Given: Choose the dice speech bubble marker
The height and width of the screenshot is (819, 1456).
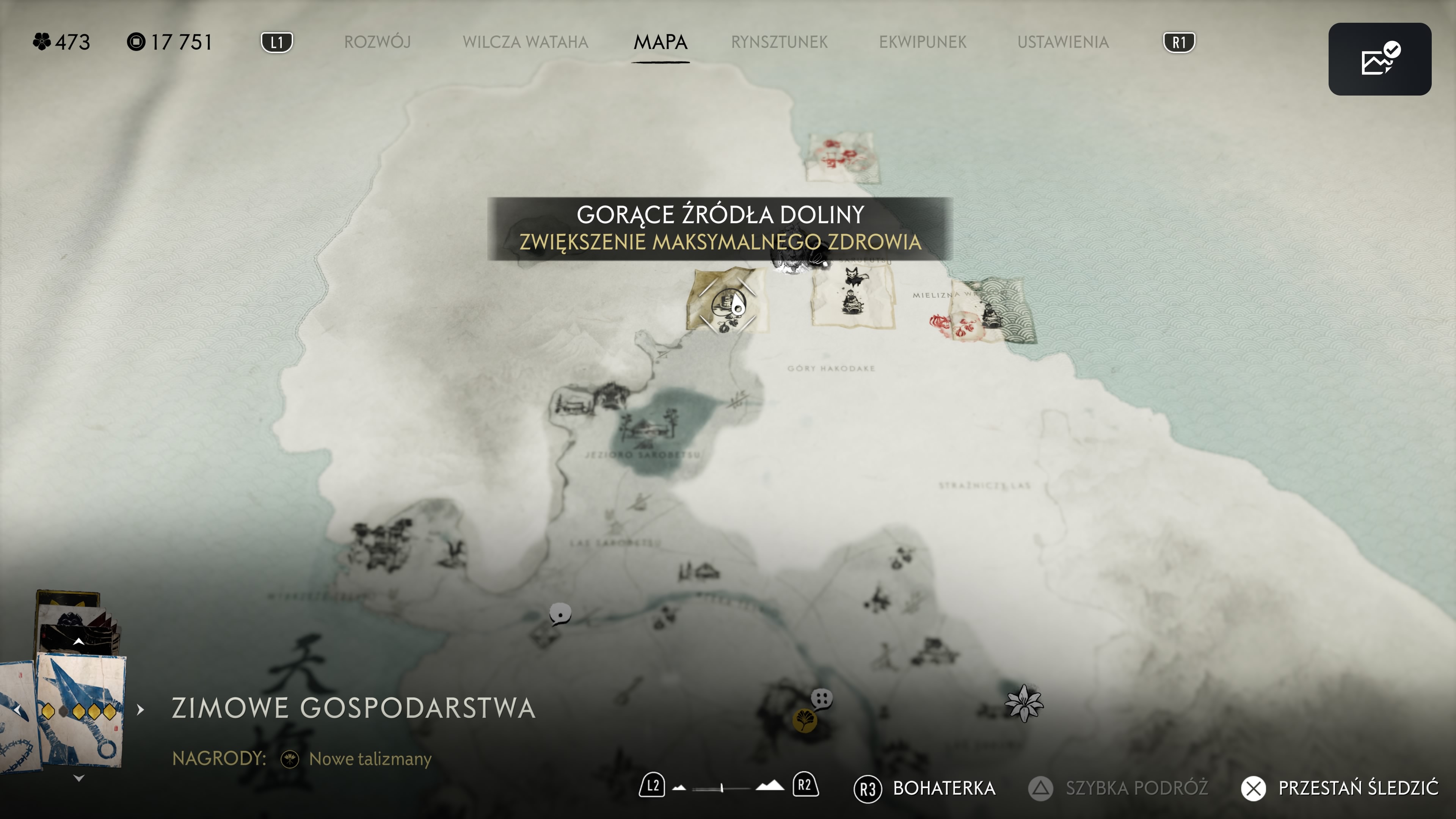Looking at the screenshot, I should pos(822,698).
